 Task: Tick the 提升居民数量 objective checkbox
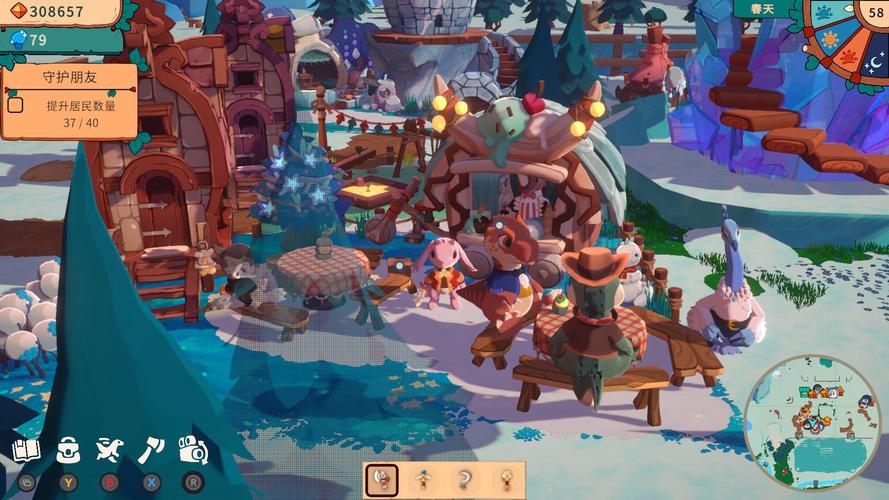coord(15,104)
